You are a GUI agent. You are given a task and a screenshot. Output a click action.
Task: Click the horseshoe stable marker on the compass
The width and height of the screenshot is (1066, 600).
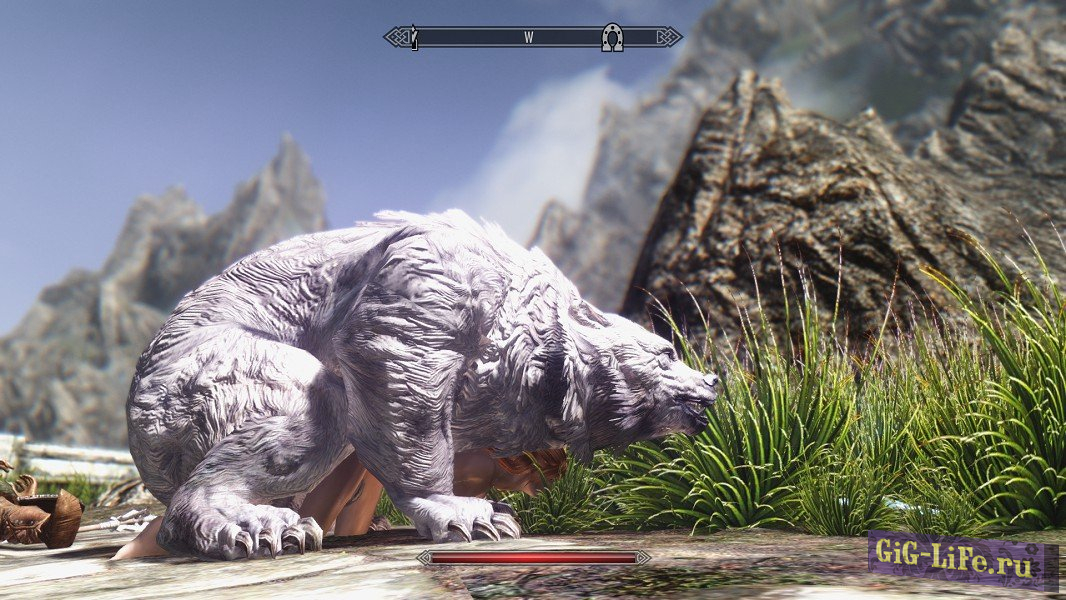[x=612, y=38]
